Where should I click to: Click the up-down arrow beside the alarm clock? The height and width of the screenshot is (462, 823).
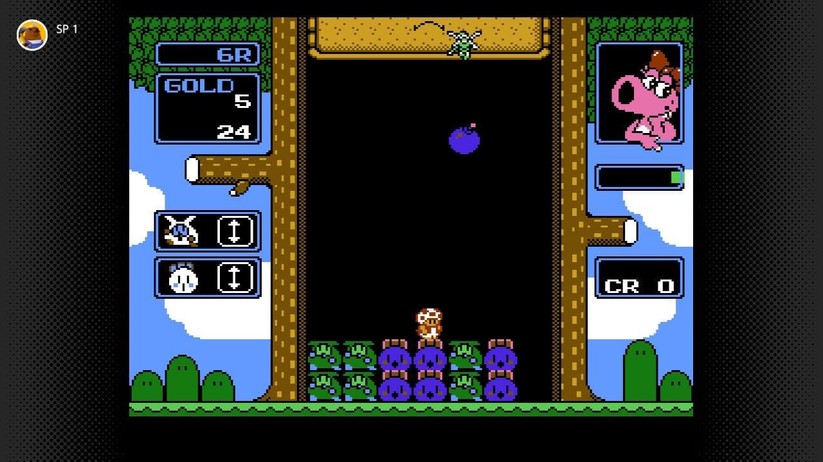pos(234,278)
